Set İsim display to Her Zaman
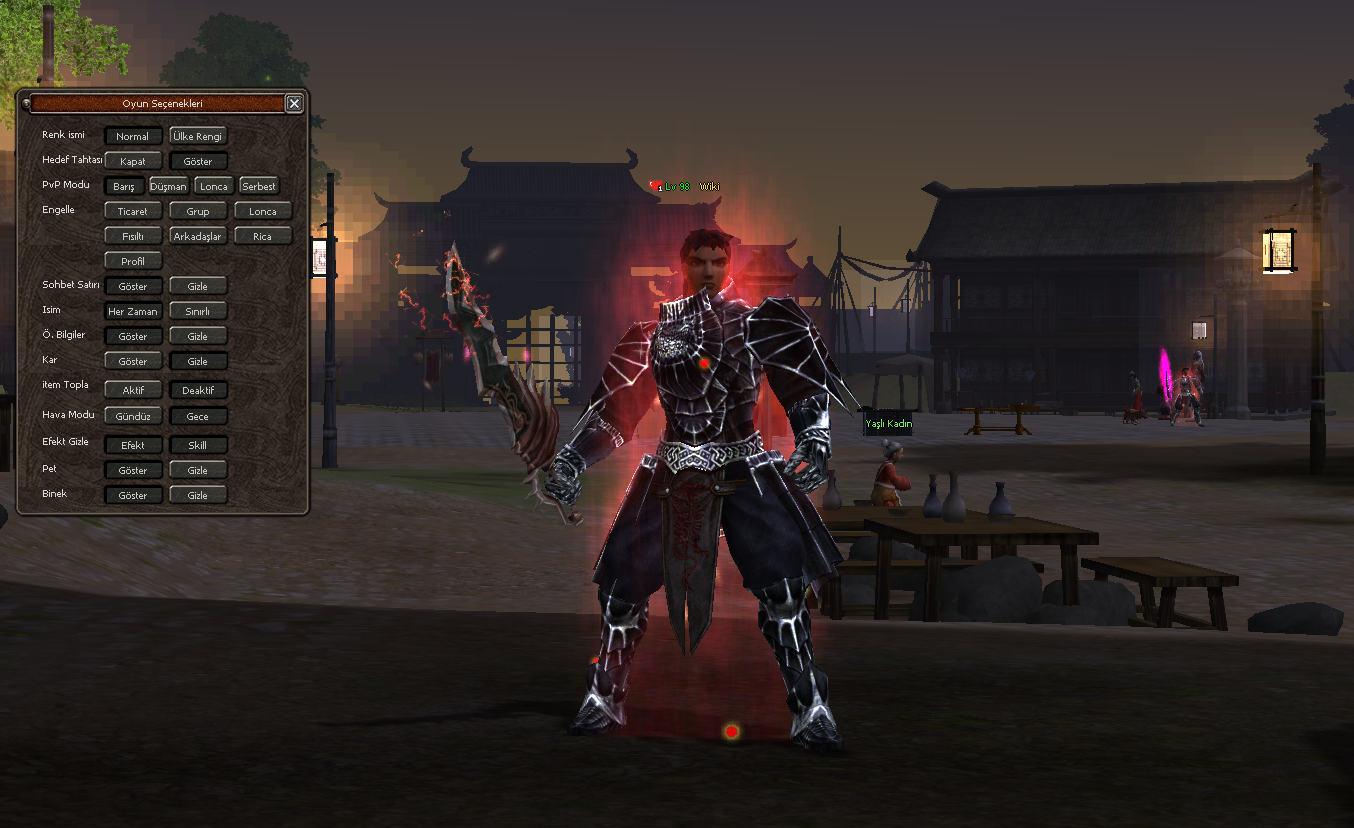Screen dimensions: 1354x828 [x=133, y=311]
